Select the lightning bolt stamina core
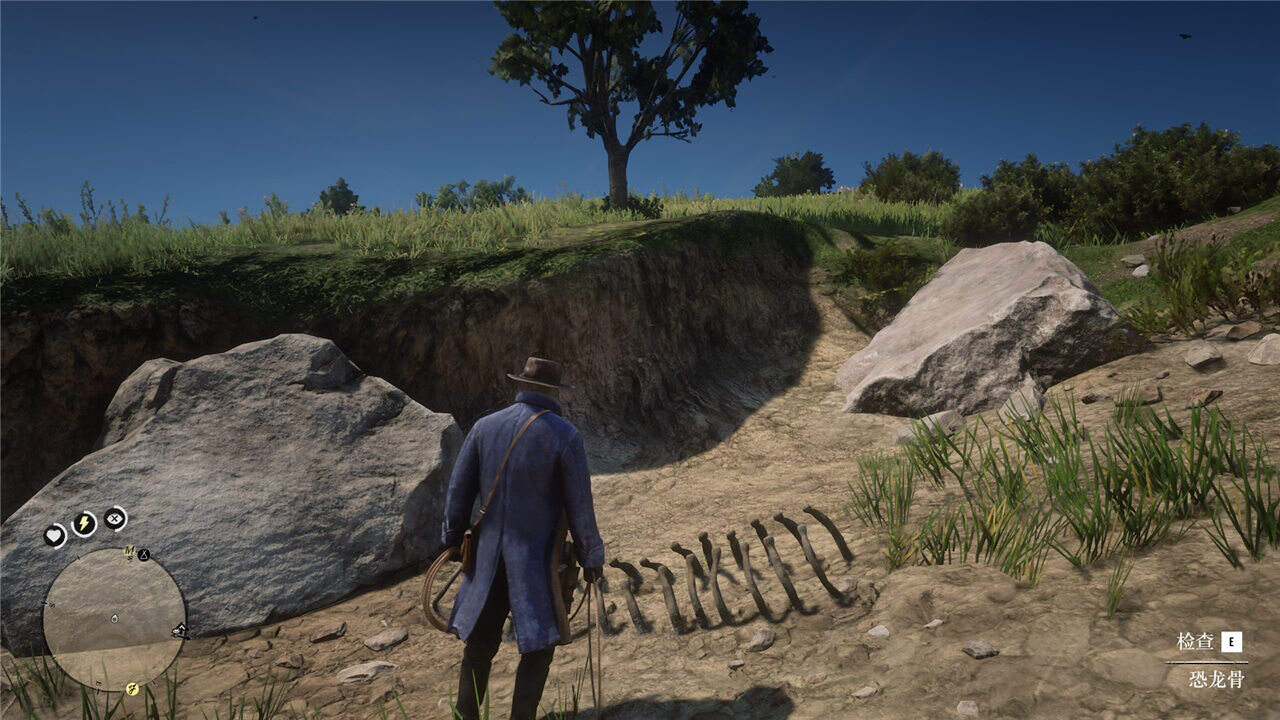Viewport: 1280px width, 720px height. click(84, 523)
